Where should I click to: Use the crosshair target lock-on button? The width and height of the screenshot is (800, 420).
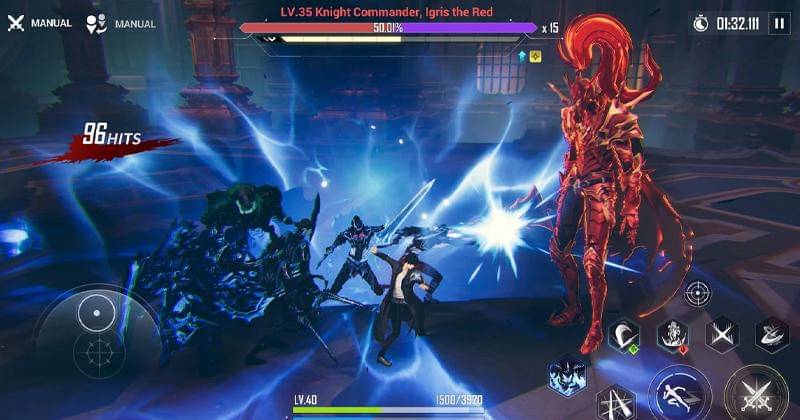(697, 294)
